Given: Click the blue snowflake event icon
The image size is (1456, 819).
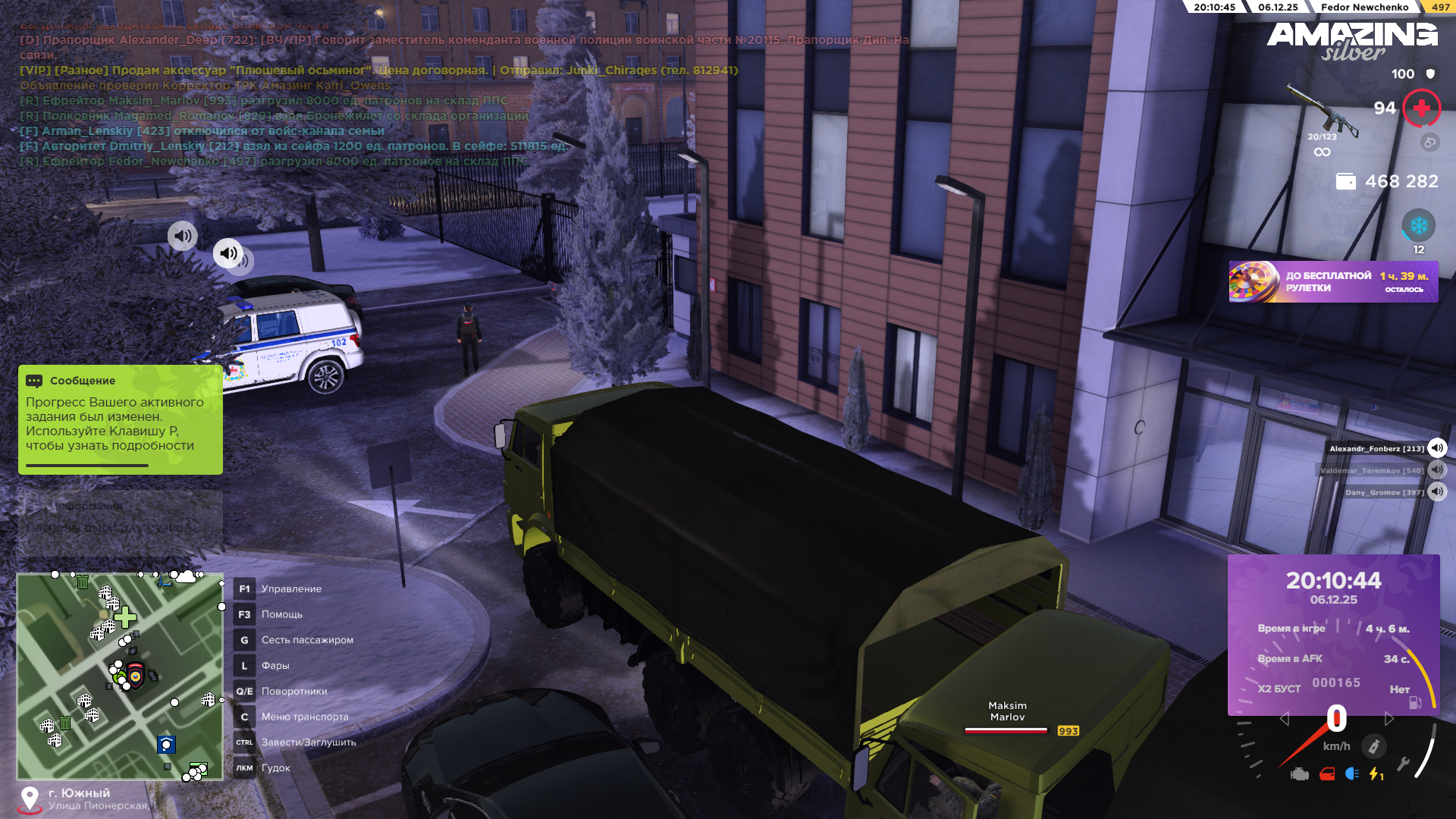Looking at the screenshot, I should (x=1418, y=226).
